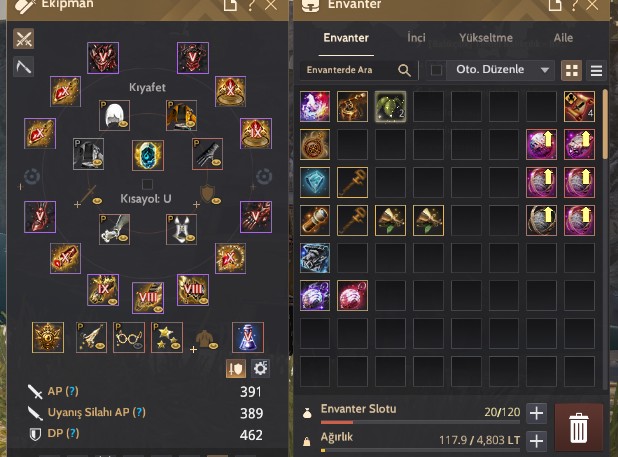This screenshot has height=457, width=618.
Task: Click the central glowing blue gem equipment slot
Action: (x=148, y=156)
